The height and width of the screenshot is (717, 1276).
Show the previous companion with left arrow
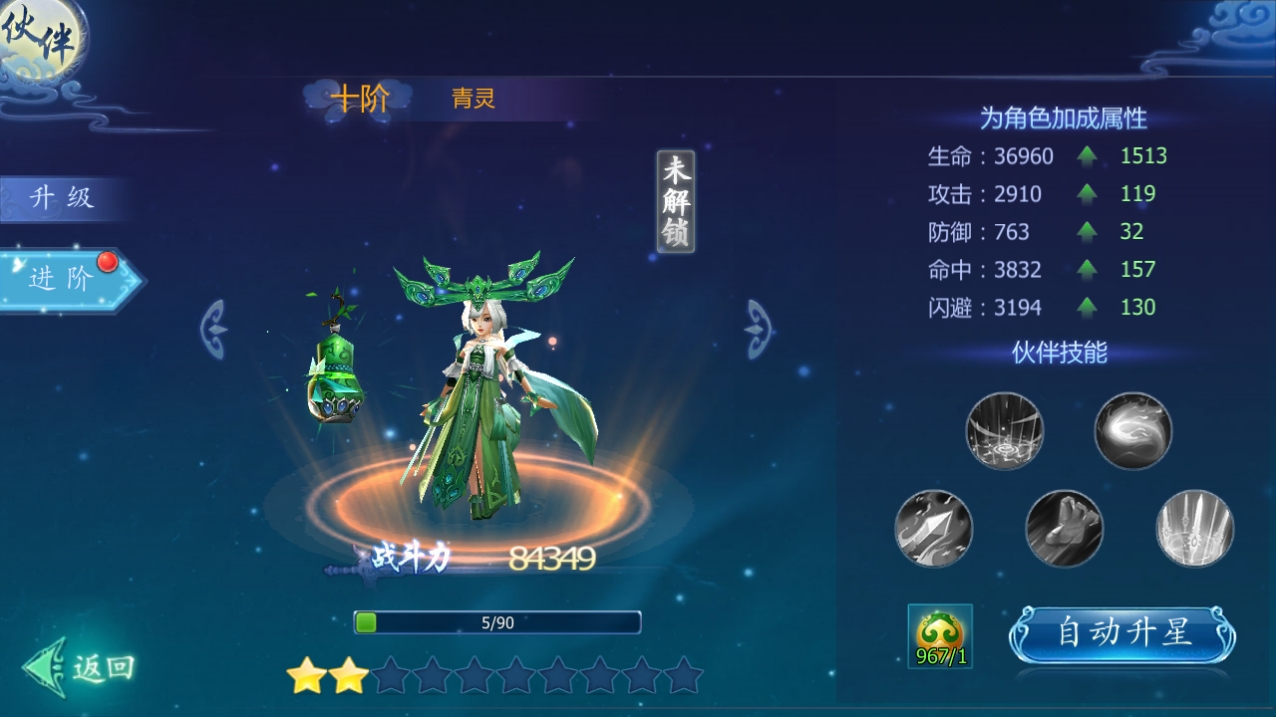(214, 329)
